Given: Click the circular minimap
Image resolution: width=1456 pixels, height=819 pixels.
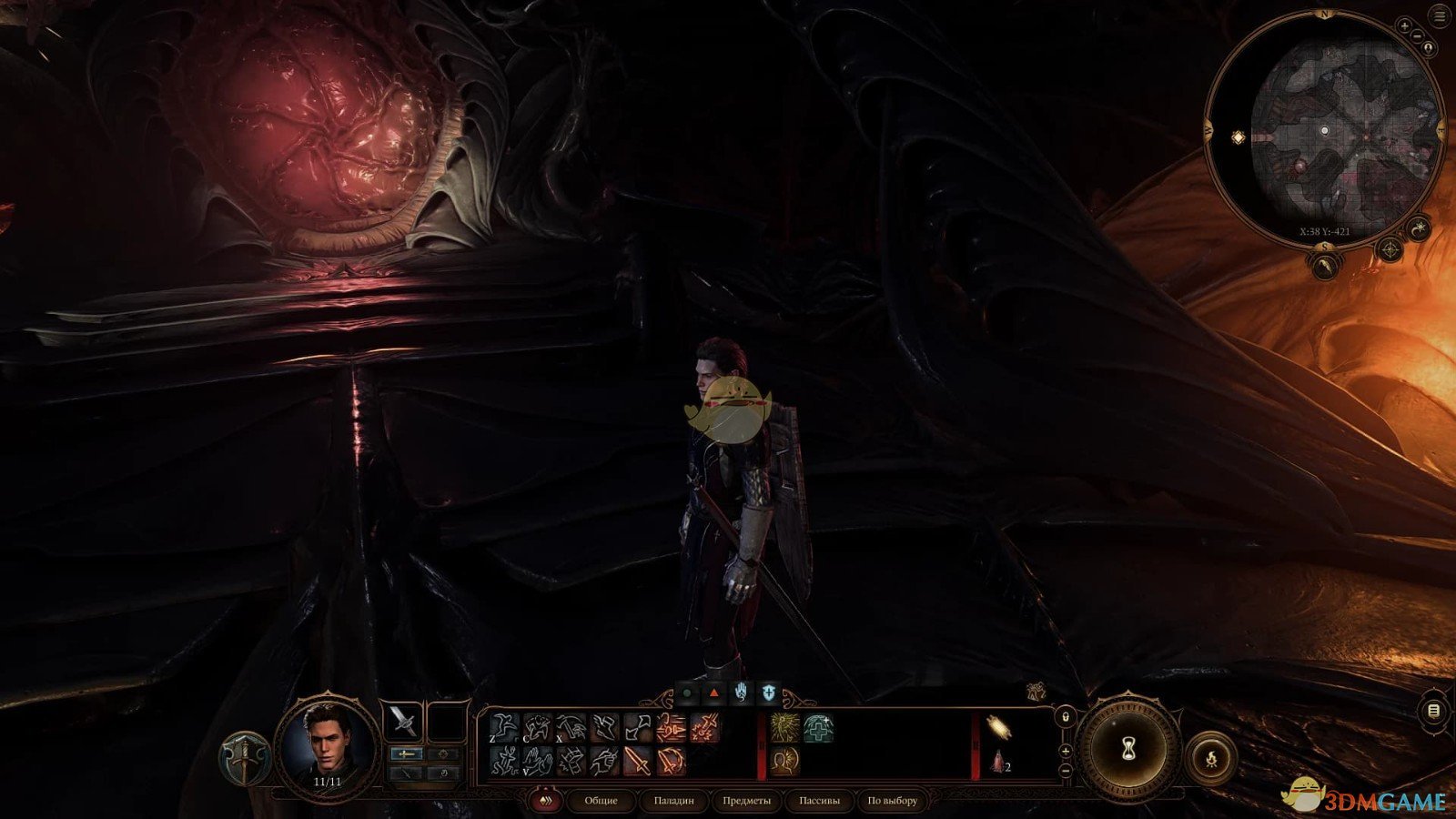Looking at the screenshot, I should [x=1324, y=130].
